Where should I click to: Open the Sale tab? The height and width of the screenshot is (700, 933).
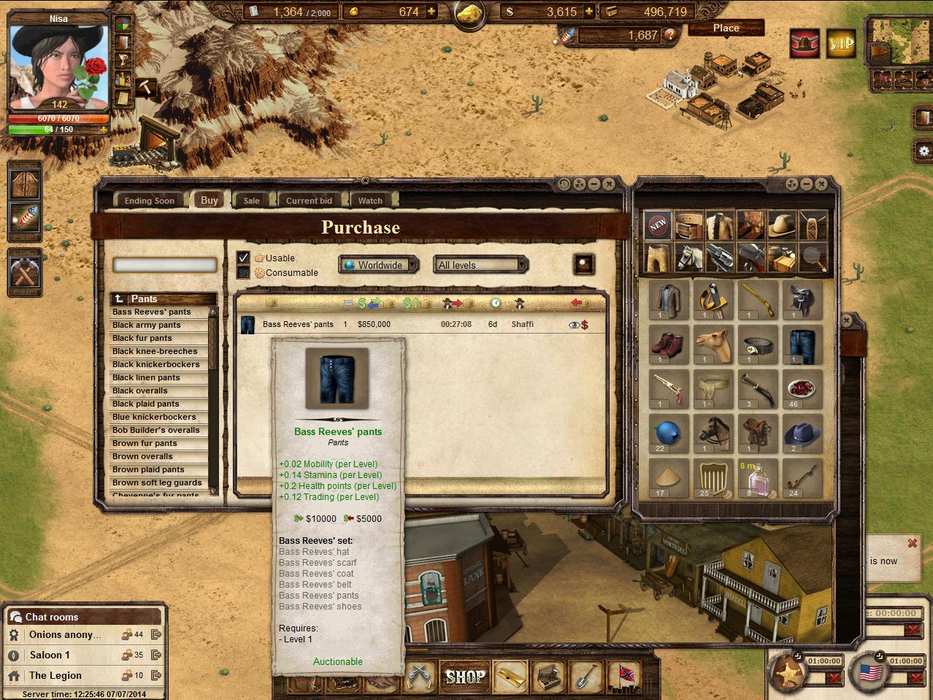[x=251, y=201]
